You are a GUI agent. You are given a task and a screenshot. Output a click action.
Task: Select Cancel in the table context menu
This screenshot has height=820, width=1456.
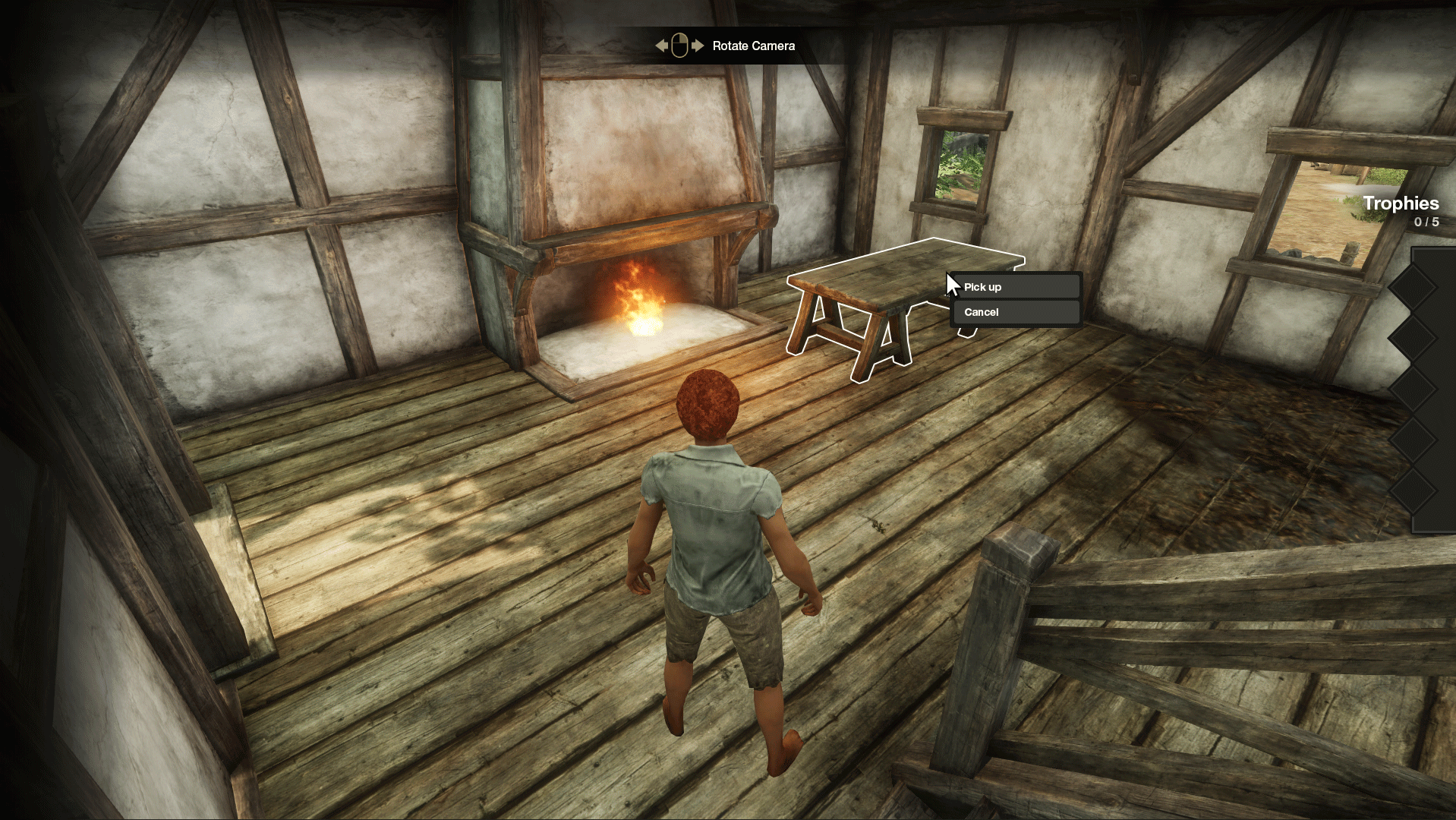tap(1016, 312)
